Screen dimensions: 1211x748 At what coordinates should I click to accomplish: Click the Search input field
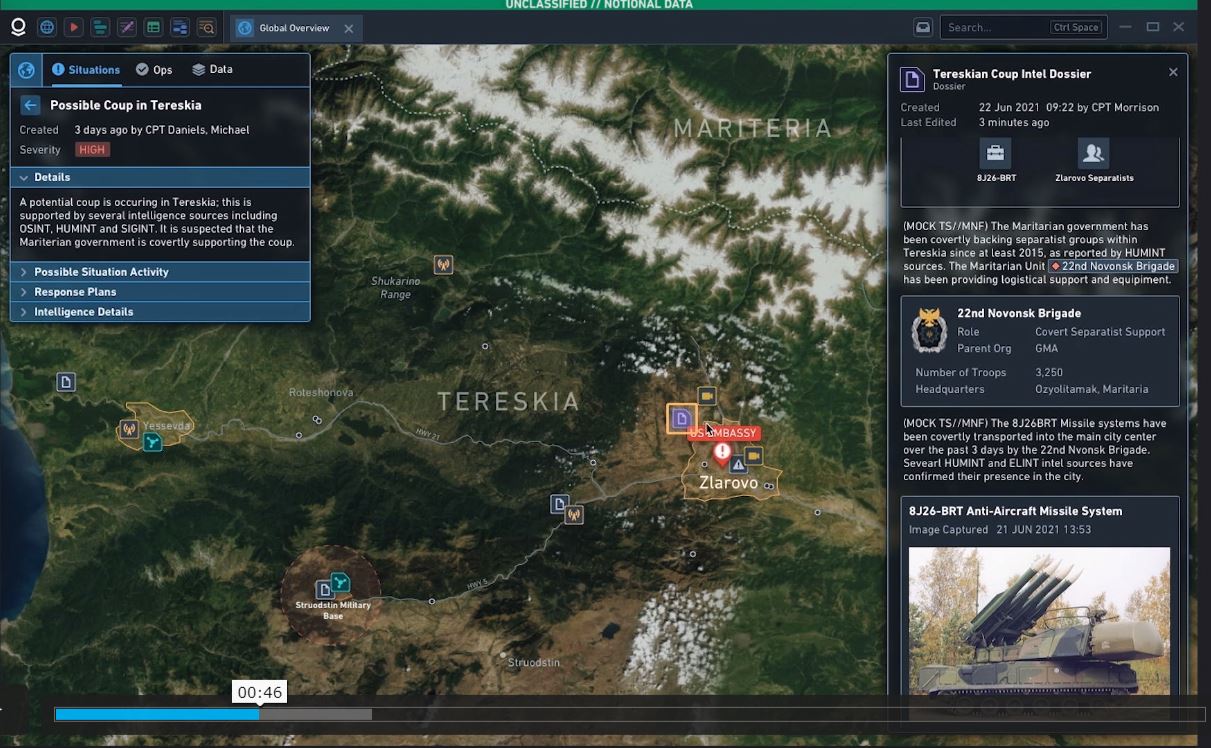click(x=995, y=28)
